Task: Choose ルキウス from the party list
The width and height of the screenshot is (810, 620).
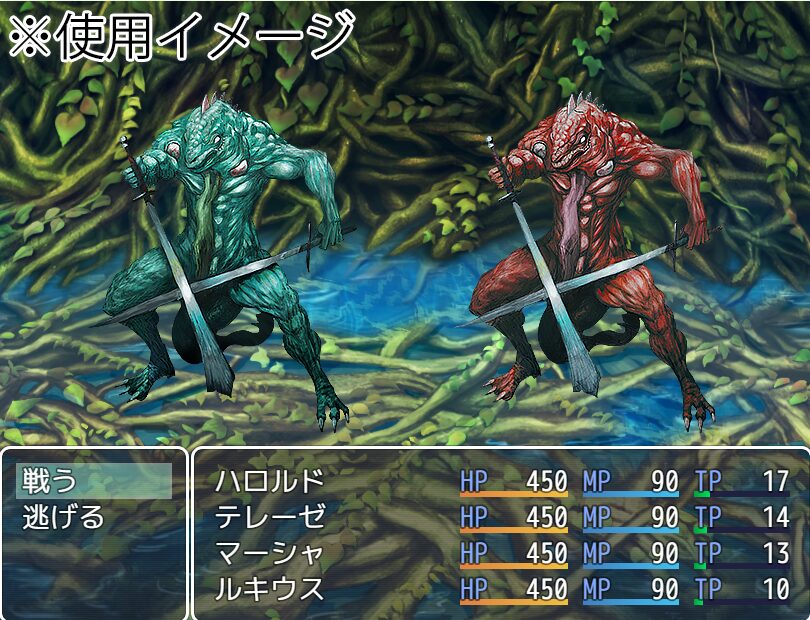Action: [269, 589]
